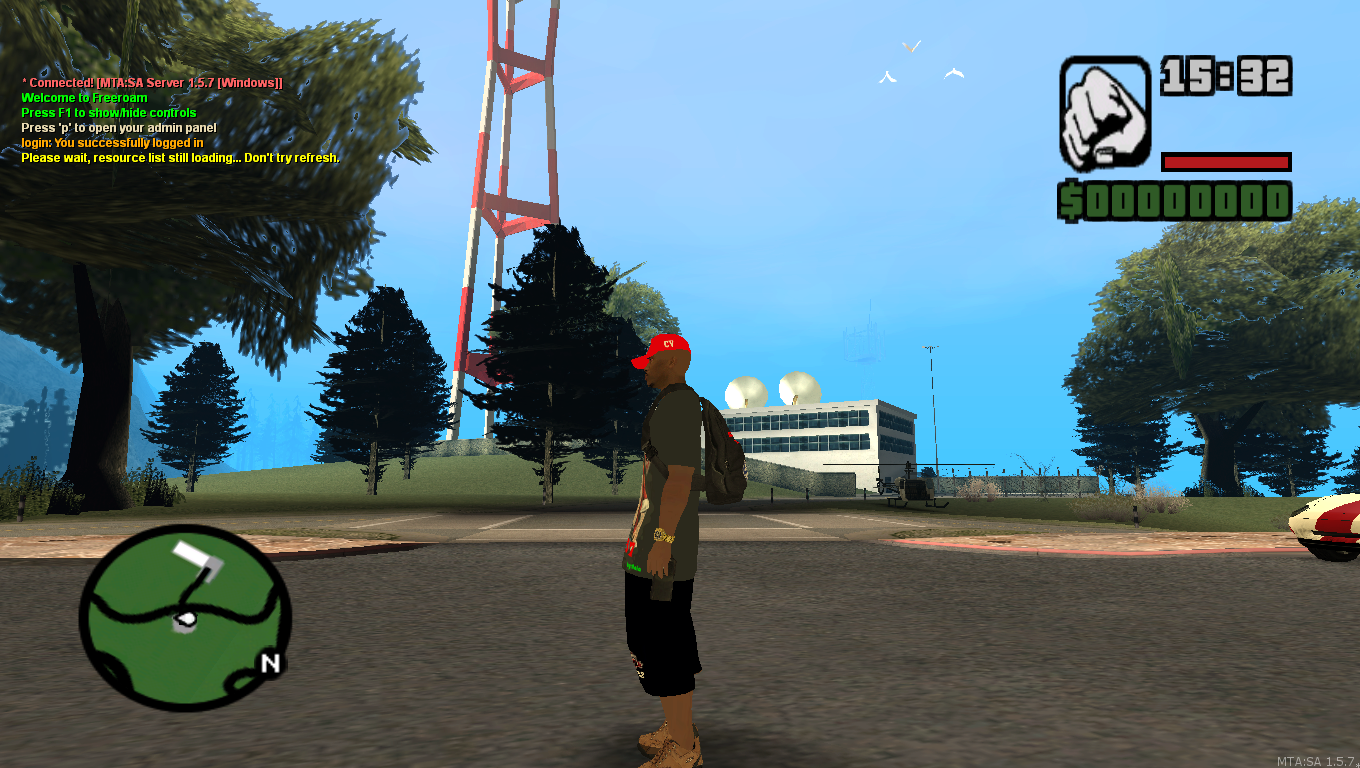
Task: Click the red health bar
Action: point(1225,160)
